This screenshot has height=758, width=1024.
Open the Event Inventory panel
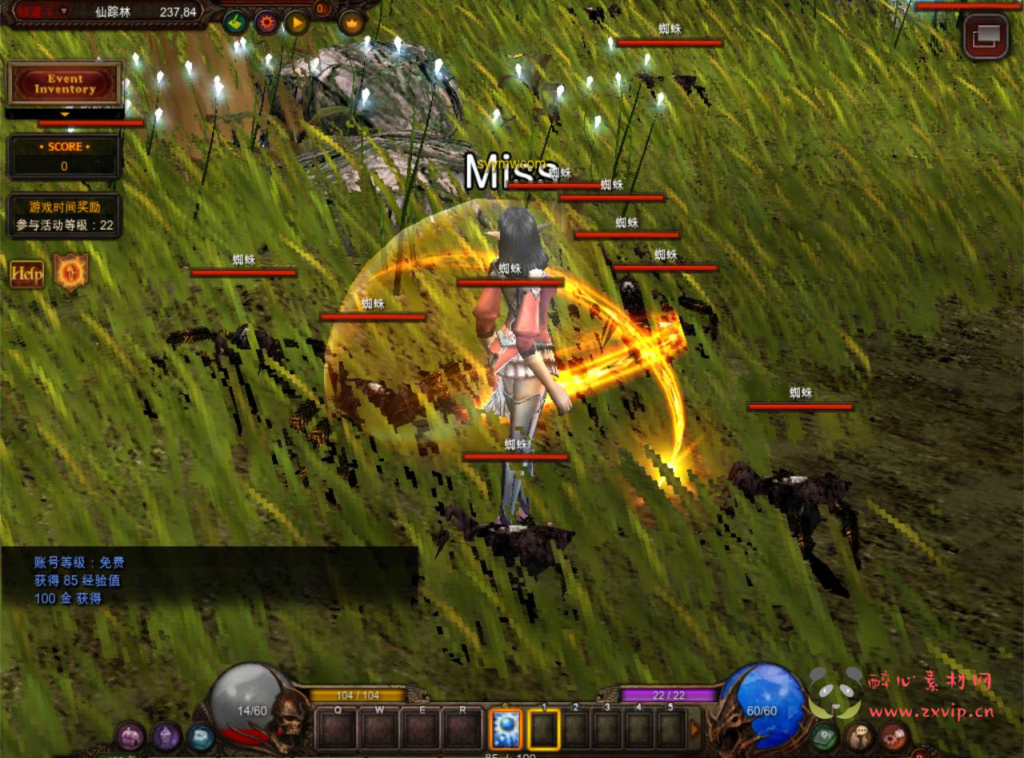(65, 84)
